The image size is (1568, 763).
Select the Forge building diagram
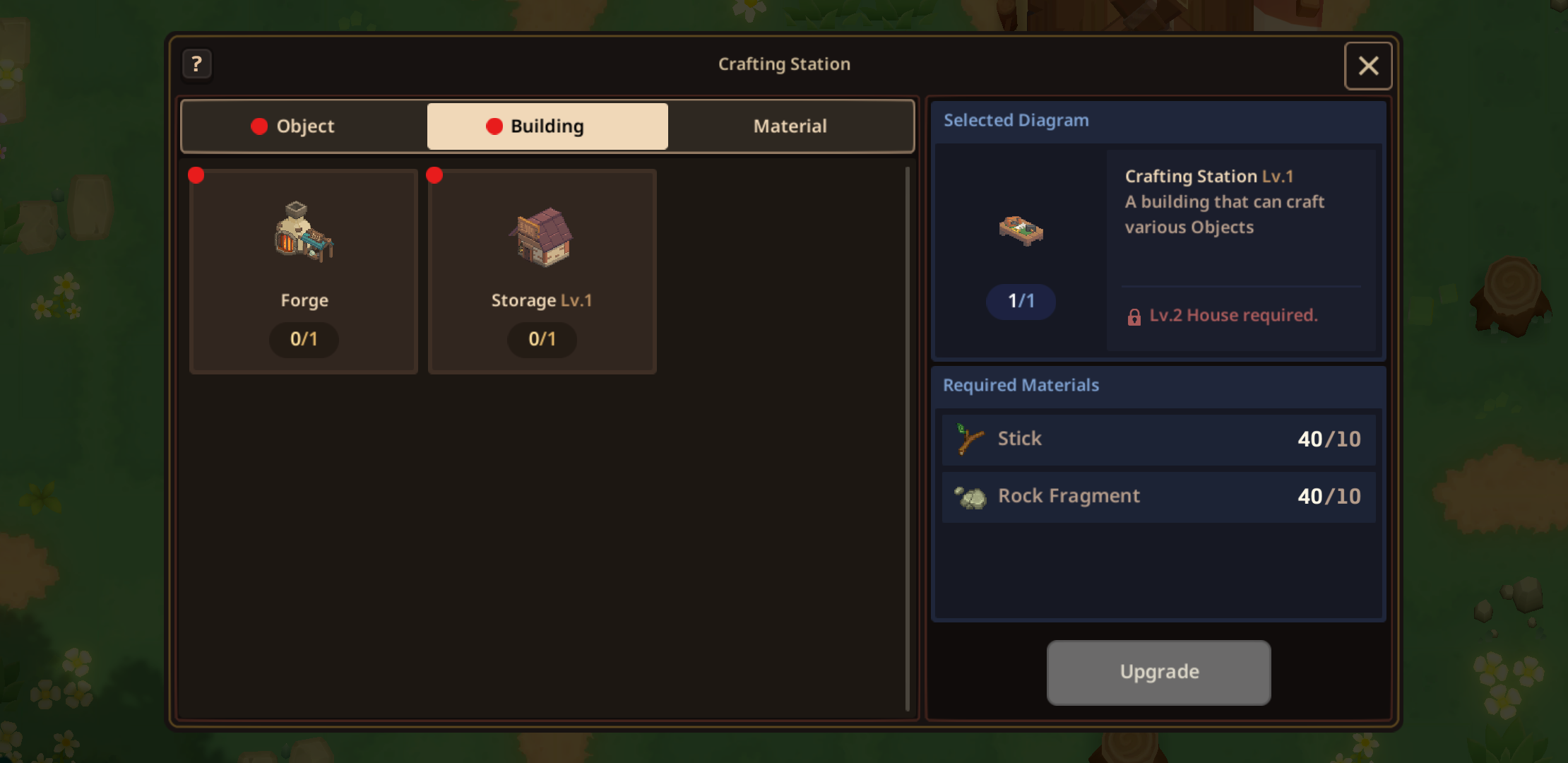[304, 271]
